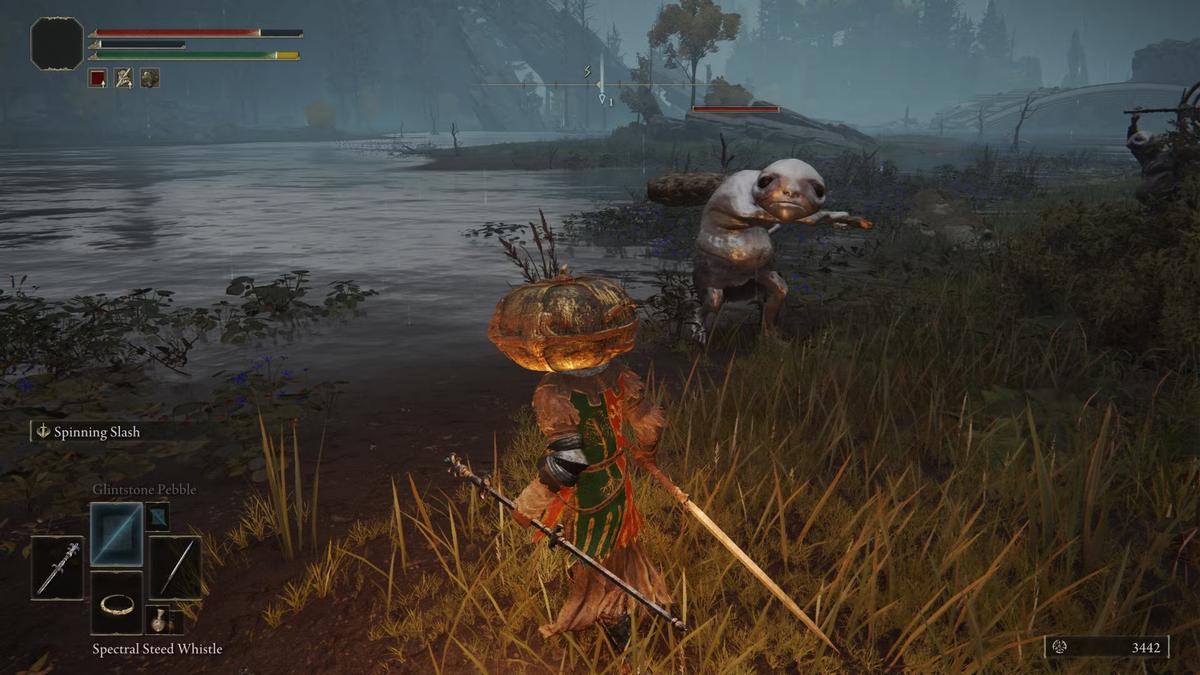
Task: Click the compass bar at the top
Action: tap(600, 84)
